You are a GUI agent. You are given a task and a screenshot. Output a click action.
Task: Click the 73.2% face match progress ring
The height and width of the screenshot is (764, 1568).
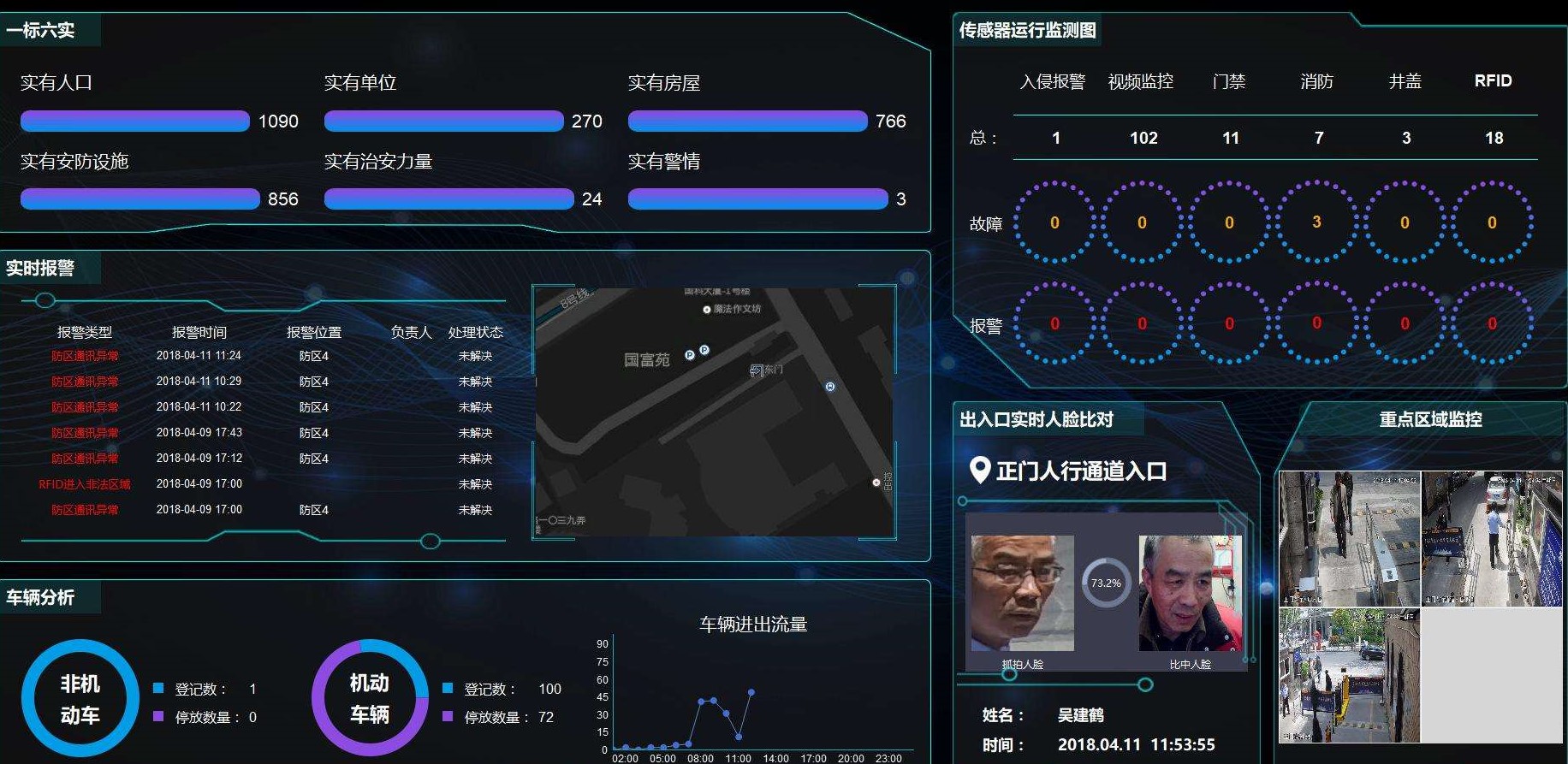point(1106,583)
